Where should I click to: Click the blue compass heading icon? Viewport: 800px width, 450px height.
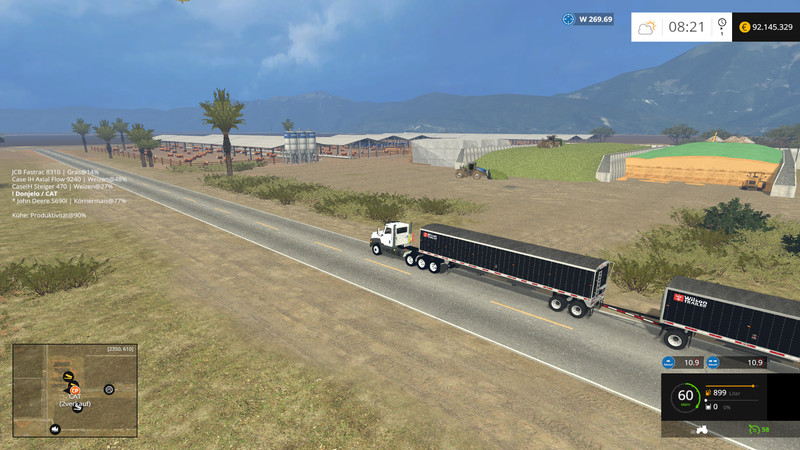click(569, 19)
